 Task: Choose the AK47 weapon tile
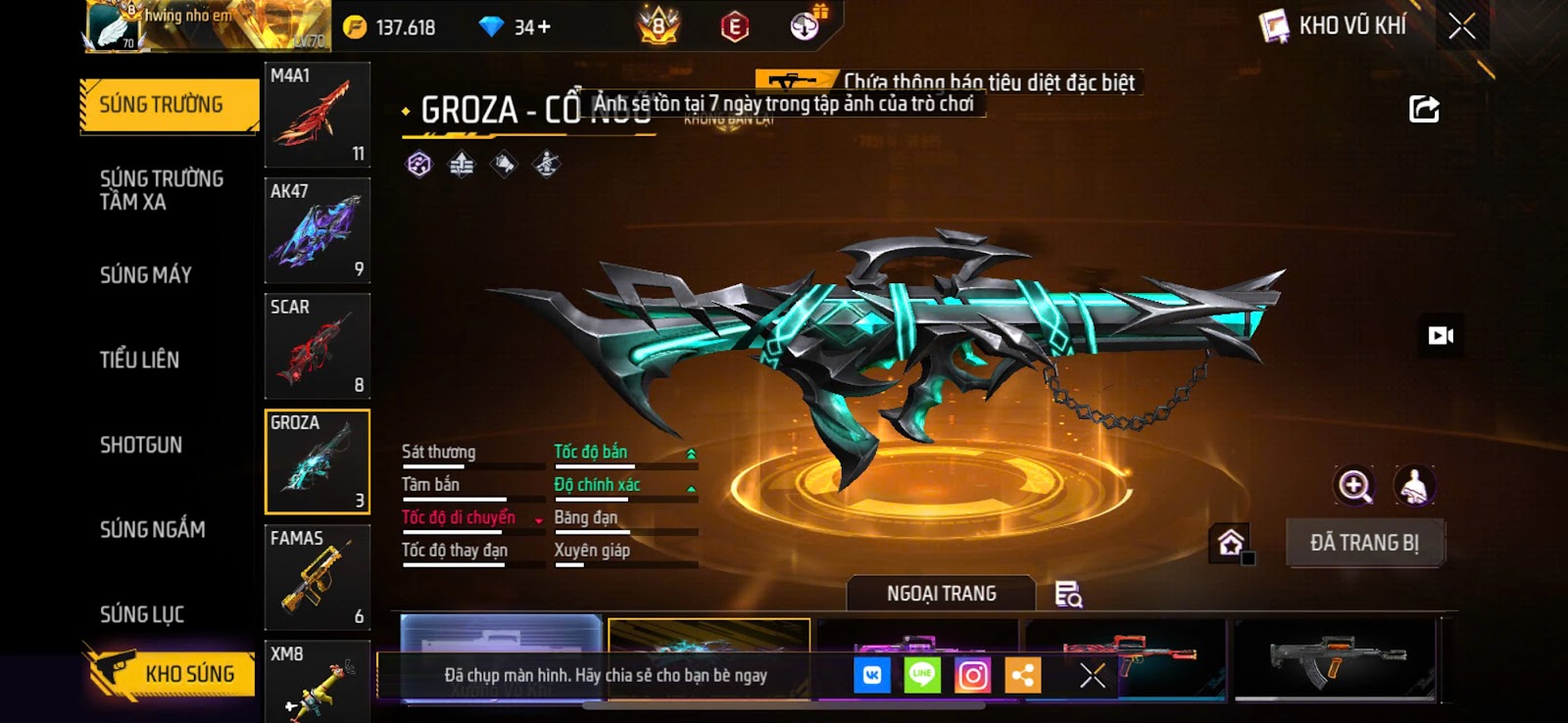point(318,230)
